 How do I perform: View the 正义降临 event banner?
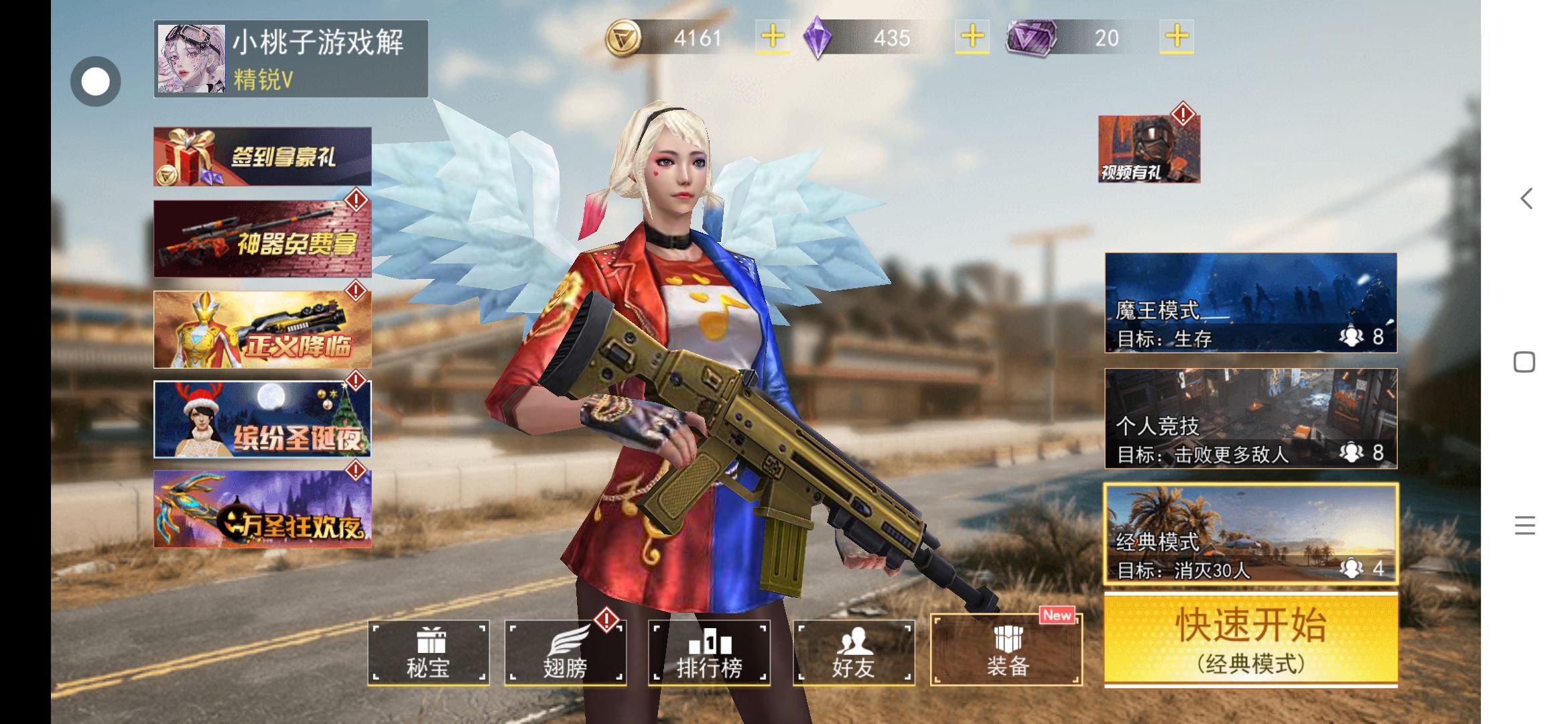(263, 329)
